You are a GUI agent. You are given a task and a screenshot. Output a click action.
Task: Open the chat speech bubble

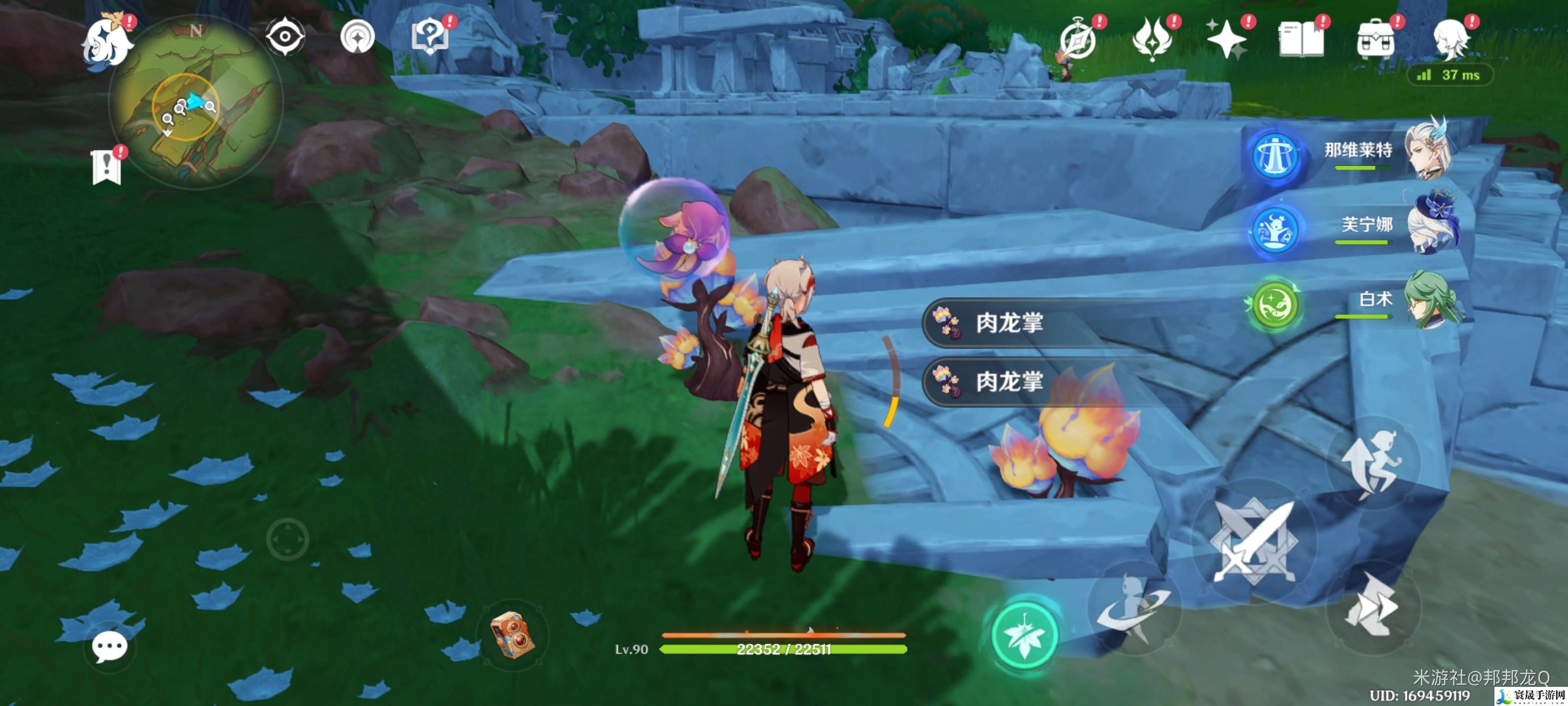pos(110,646)
